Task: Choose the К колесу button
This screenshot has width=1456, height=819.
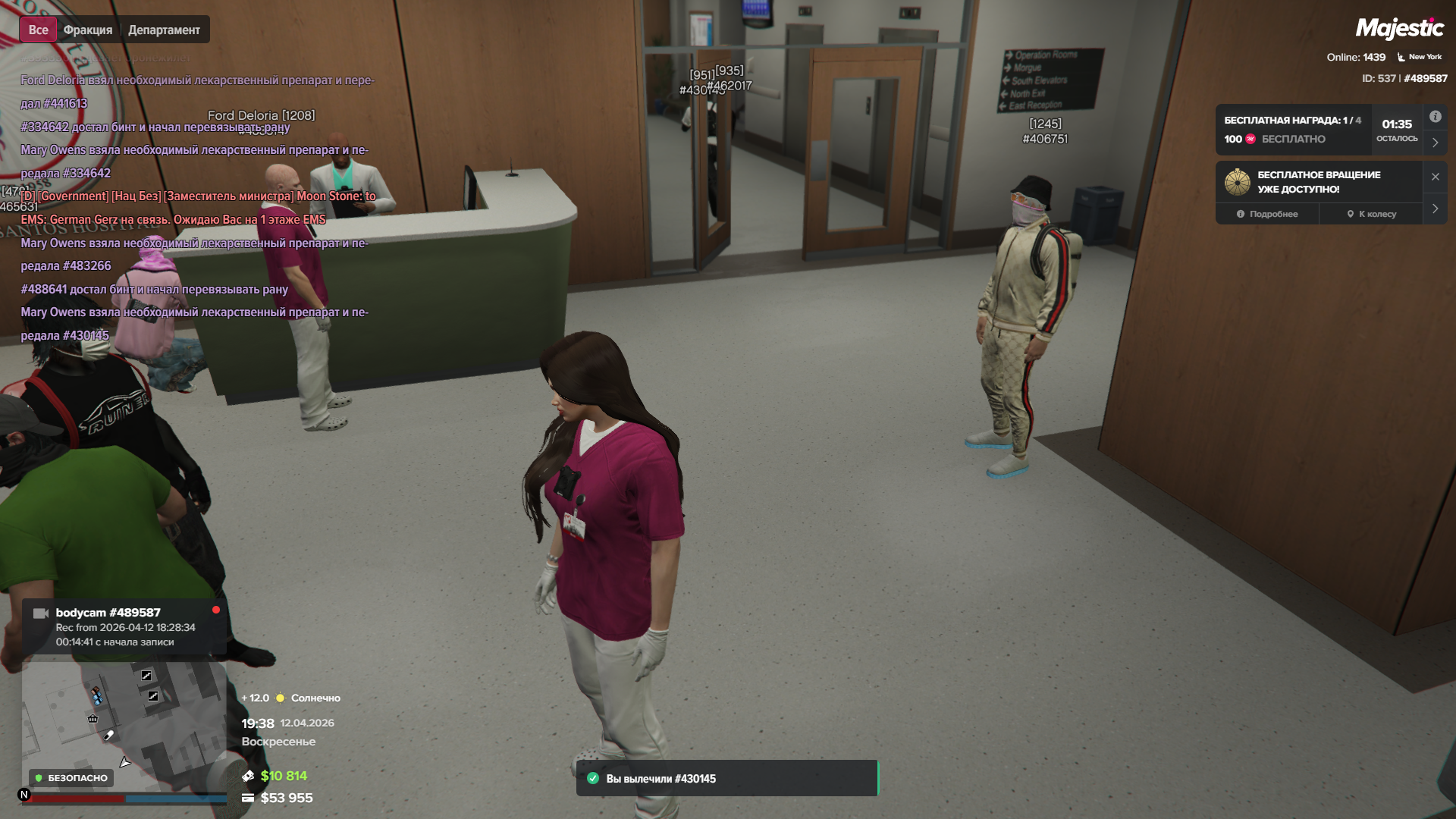Action: [1371, 214]
